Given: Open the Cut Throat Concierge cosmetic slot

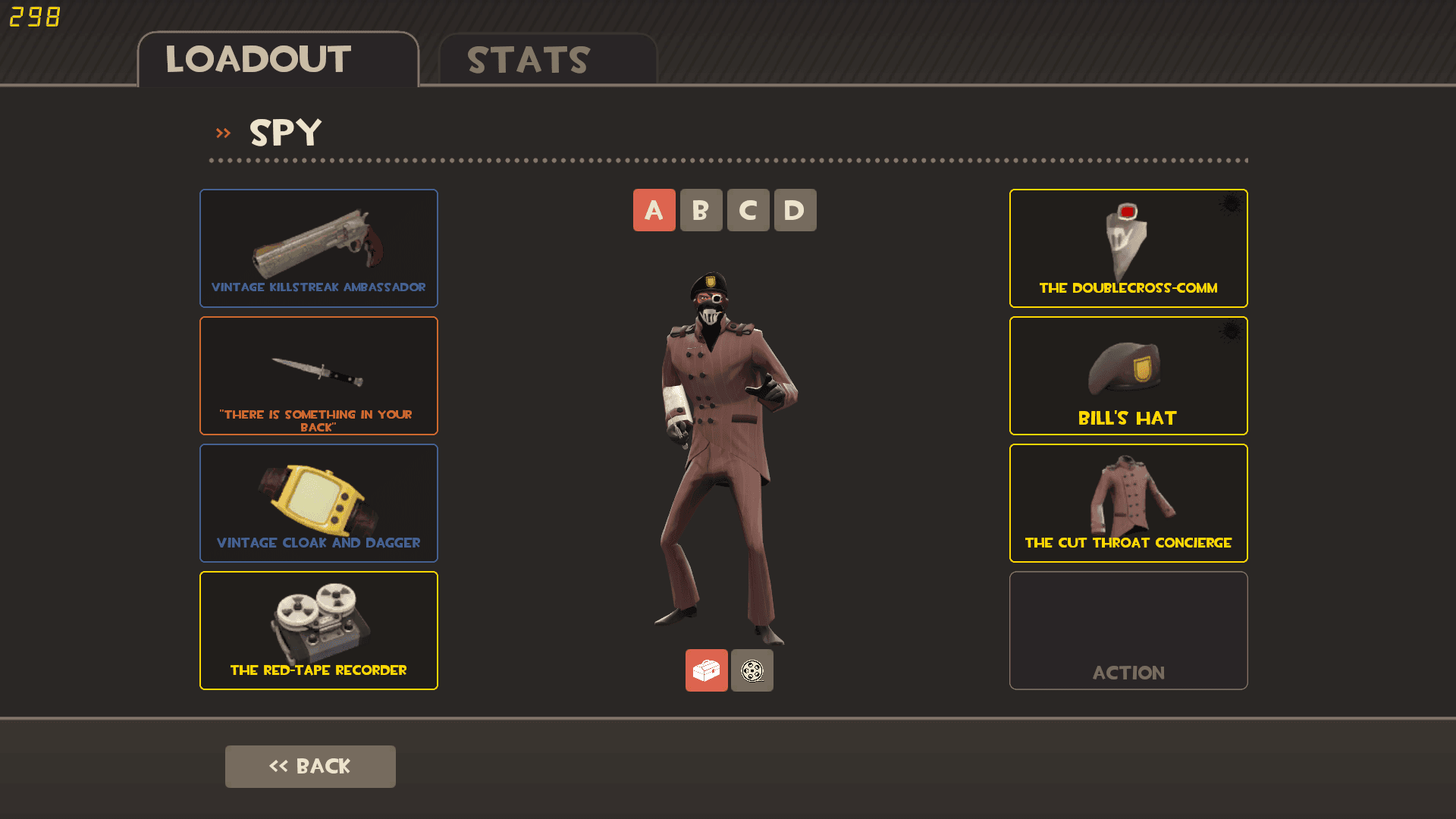Looking at the screenshot, I should (1128, 503).
